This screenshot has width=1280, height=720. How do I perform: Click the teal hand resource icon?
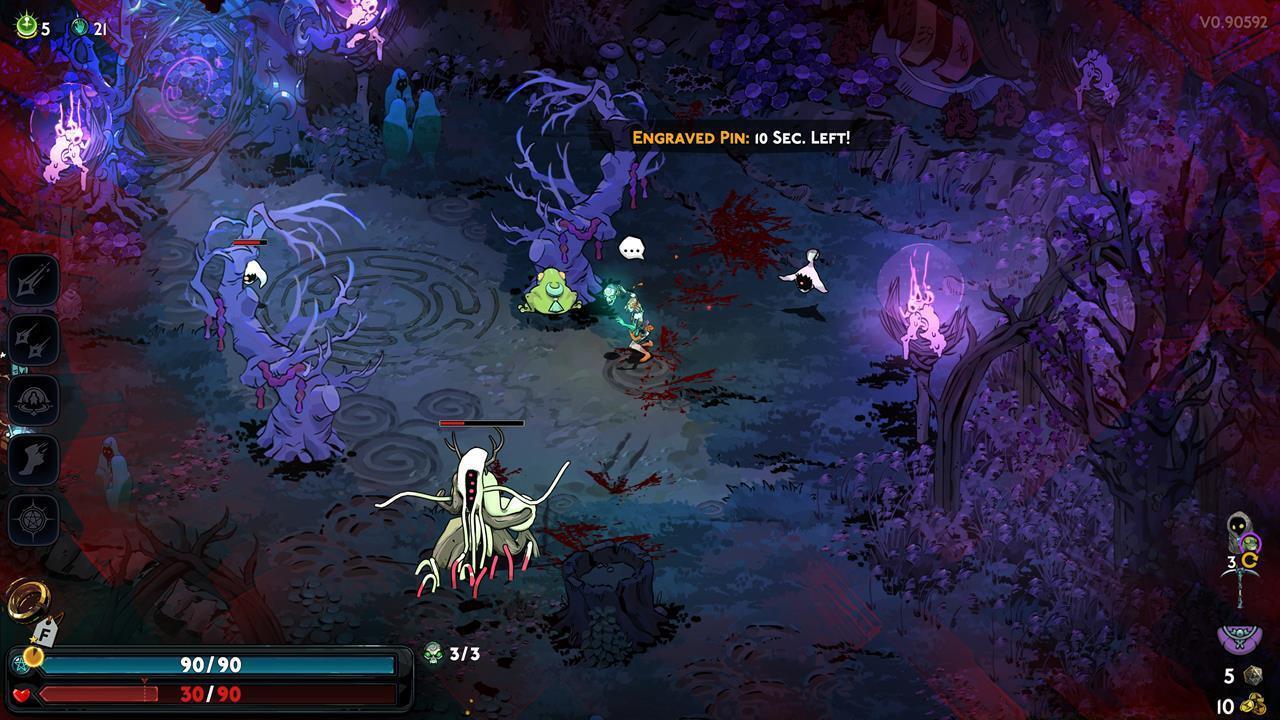point(80,28)
